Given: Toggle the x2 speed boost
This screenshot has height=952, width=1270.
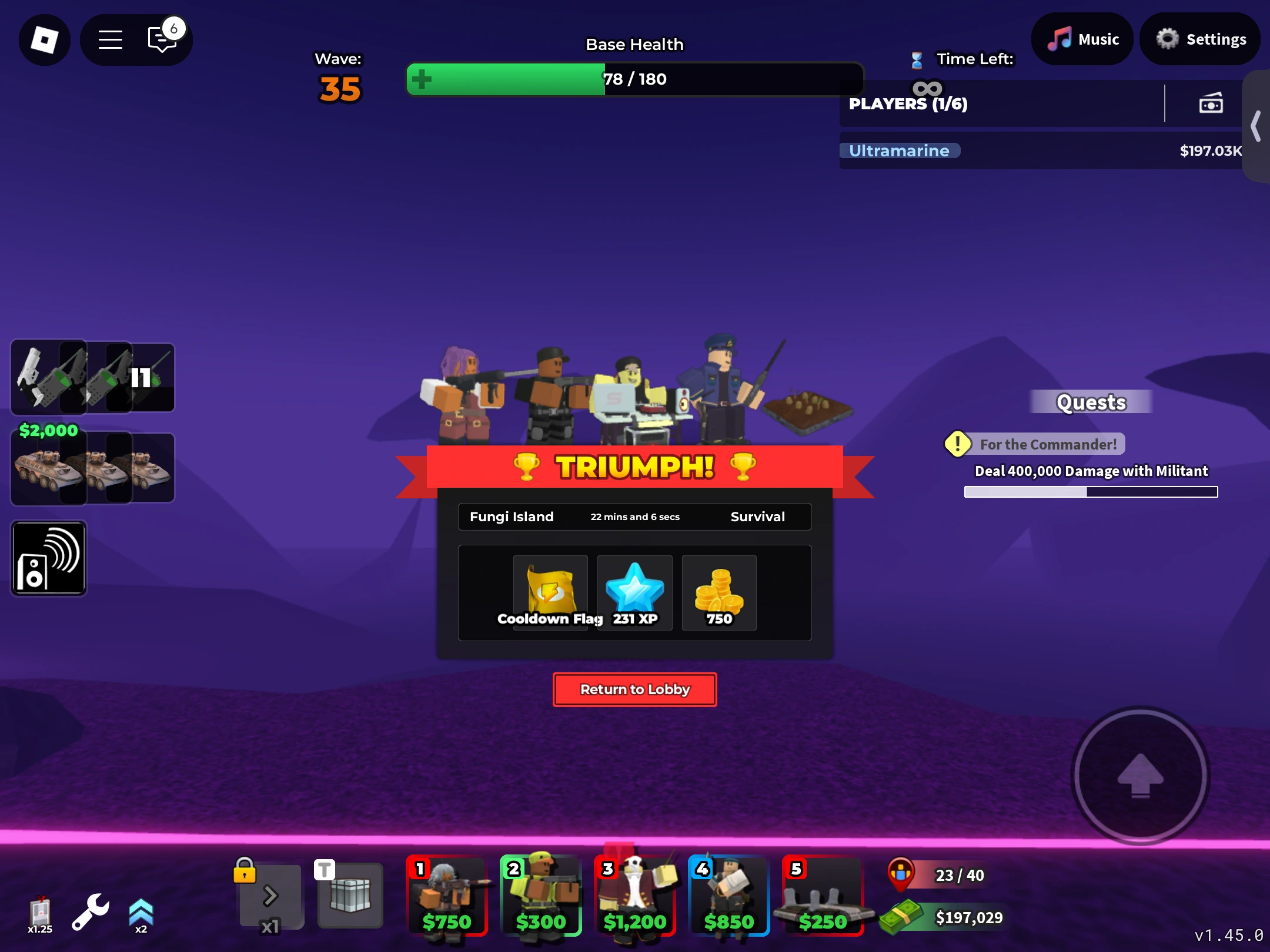Looking at the screenshot, I should click(140, 910).
